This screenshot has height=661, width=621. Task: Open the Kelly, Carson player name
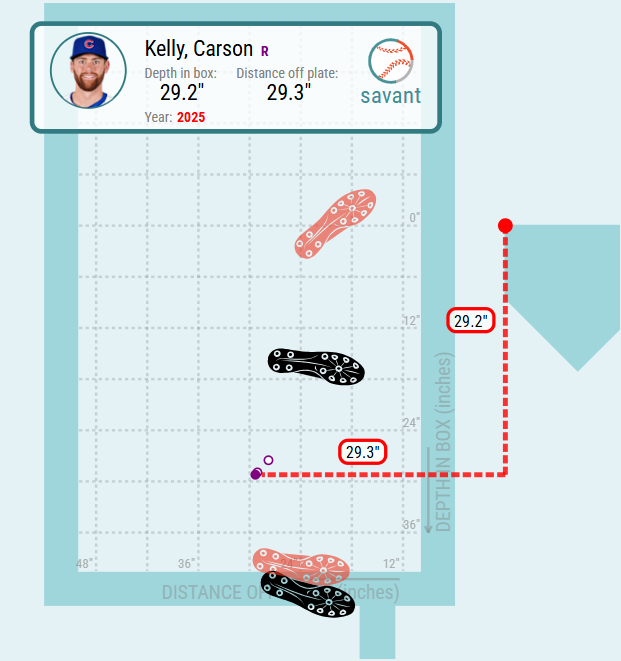coord(198,49)
